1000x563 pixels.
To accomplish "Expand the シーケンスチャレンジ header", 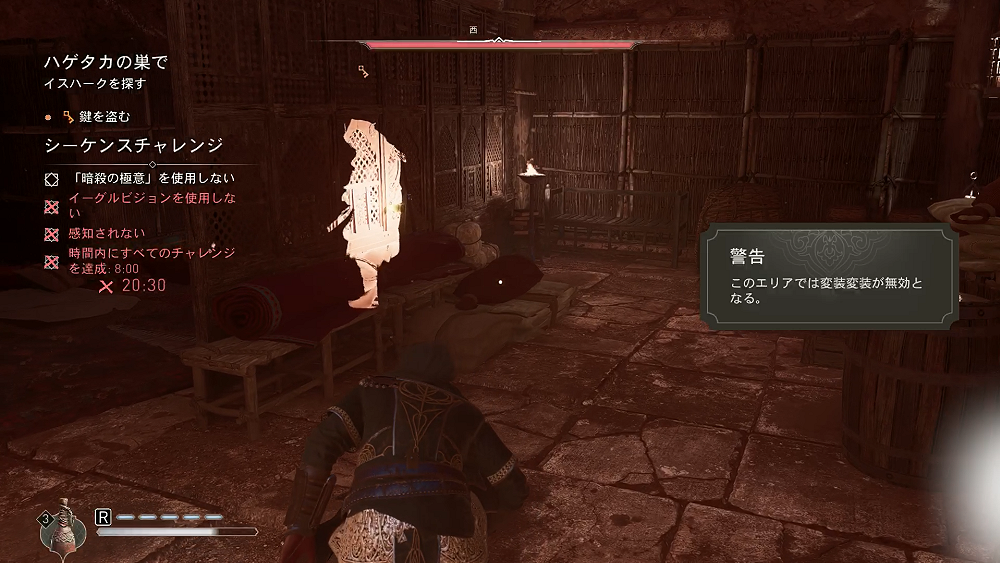I will 134,146.
